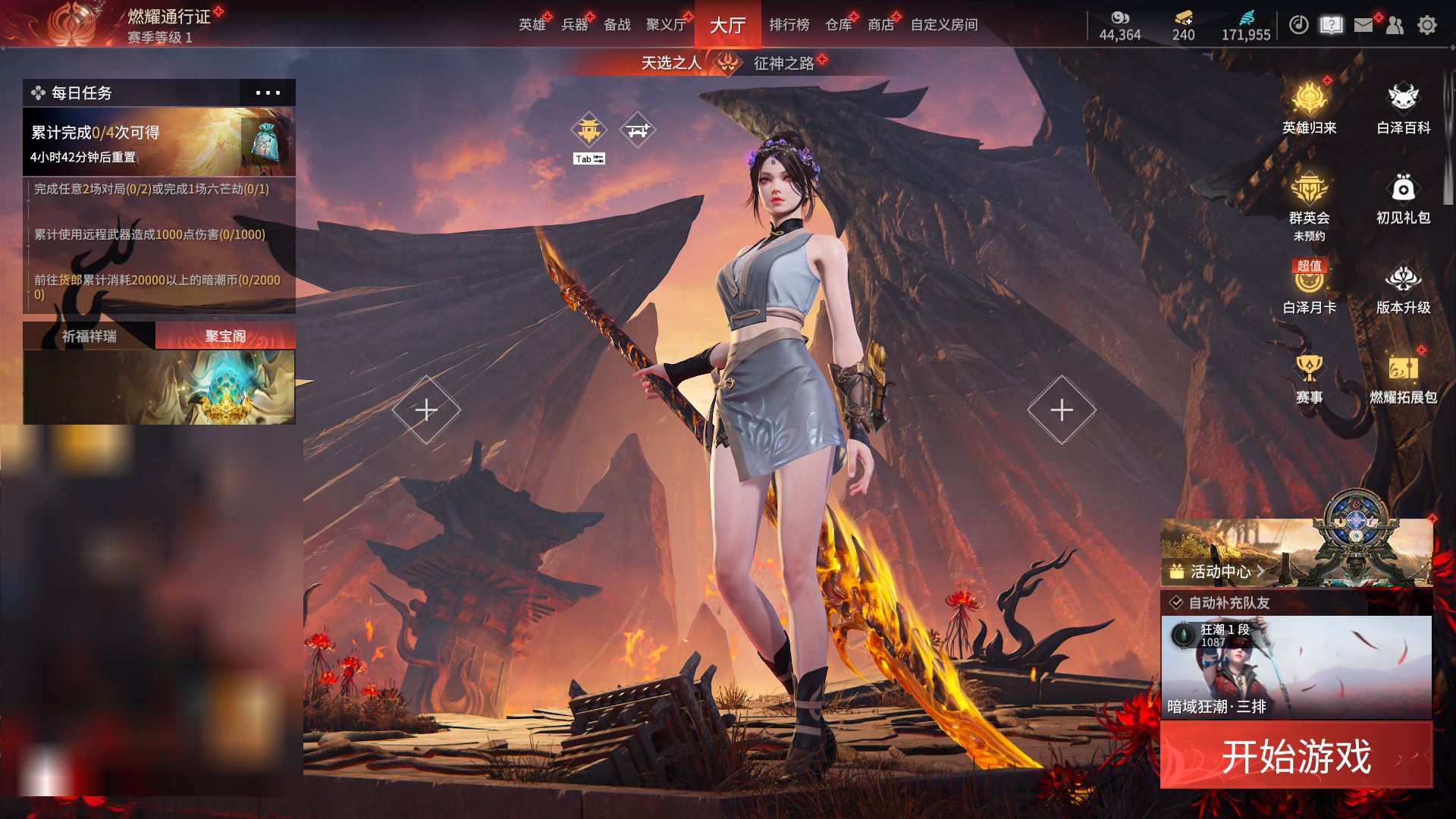Check the mail envelope icon
This screenshot has height=819, width=1456.
pos(1363,25)
